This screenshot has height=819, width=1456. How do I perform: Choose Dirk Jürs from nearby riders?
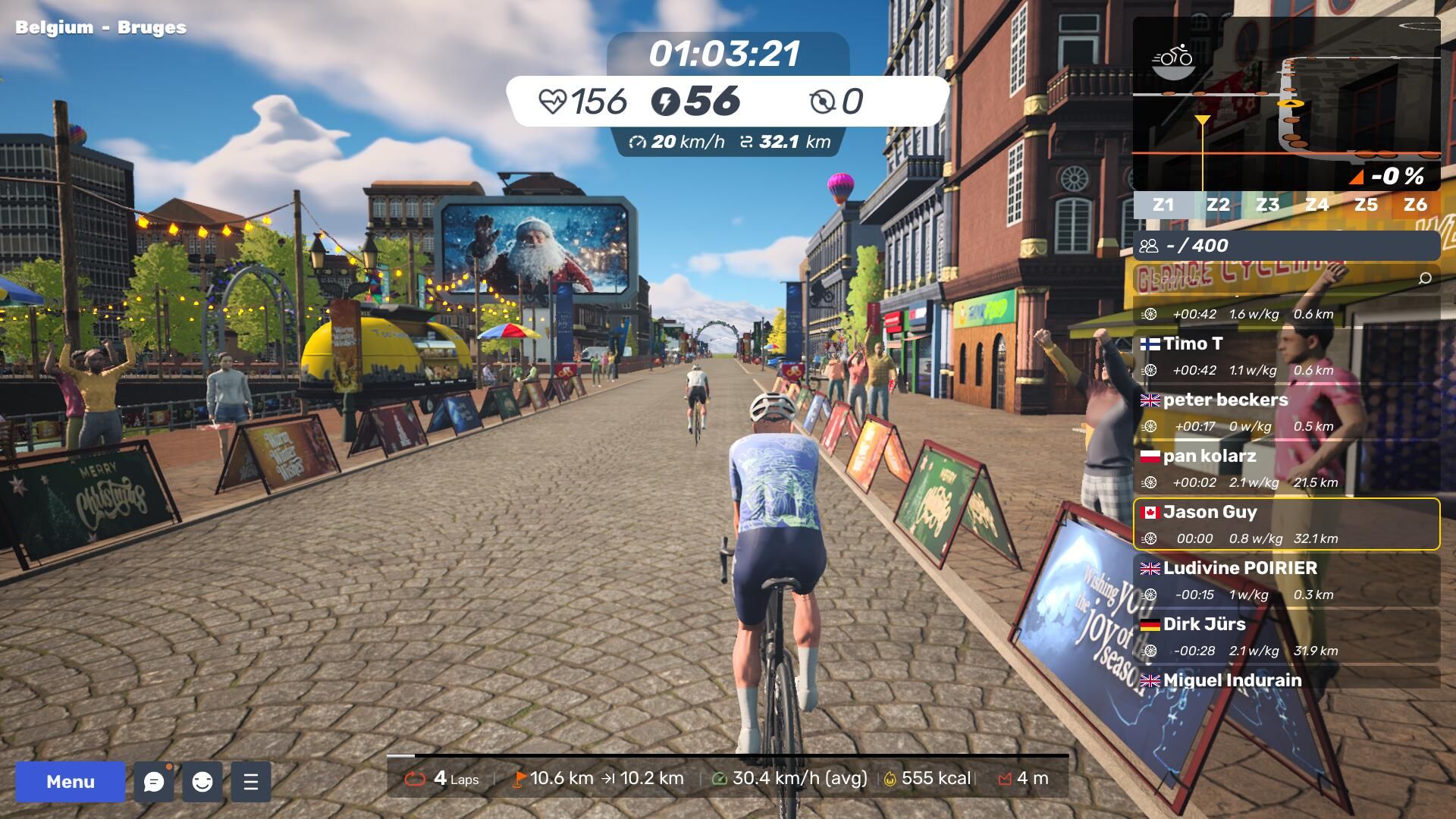(1286, 636)
